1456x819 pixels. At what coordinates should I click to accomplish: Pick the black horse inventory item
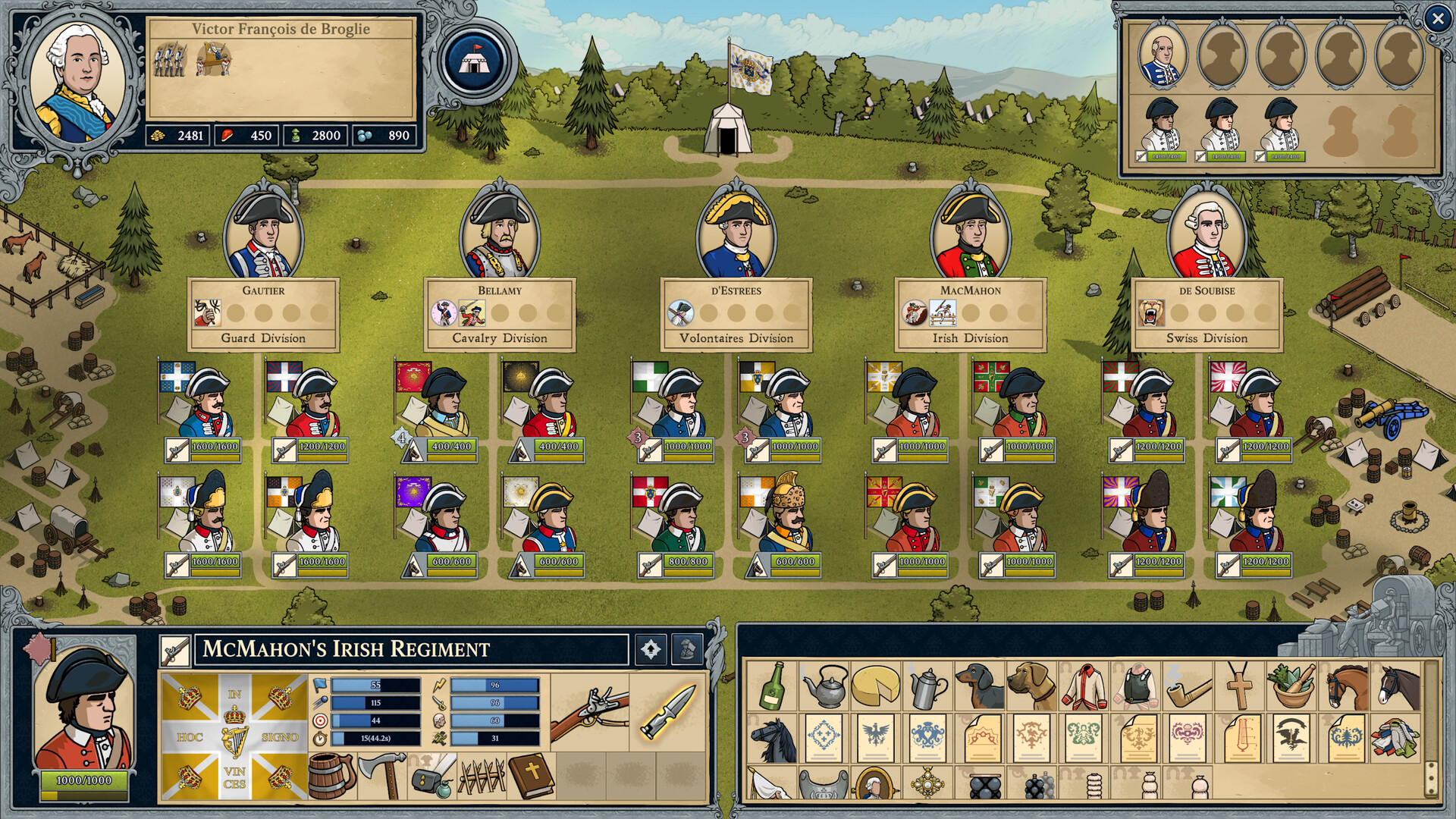772,739
